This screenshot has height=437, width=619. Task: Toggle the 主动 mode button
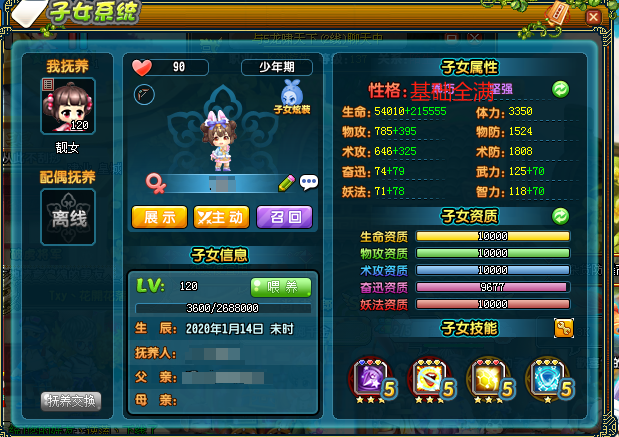pos(222,216)
